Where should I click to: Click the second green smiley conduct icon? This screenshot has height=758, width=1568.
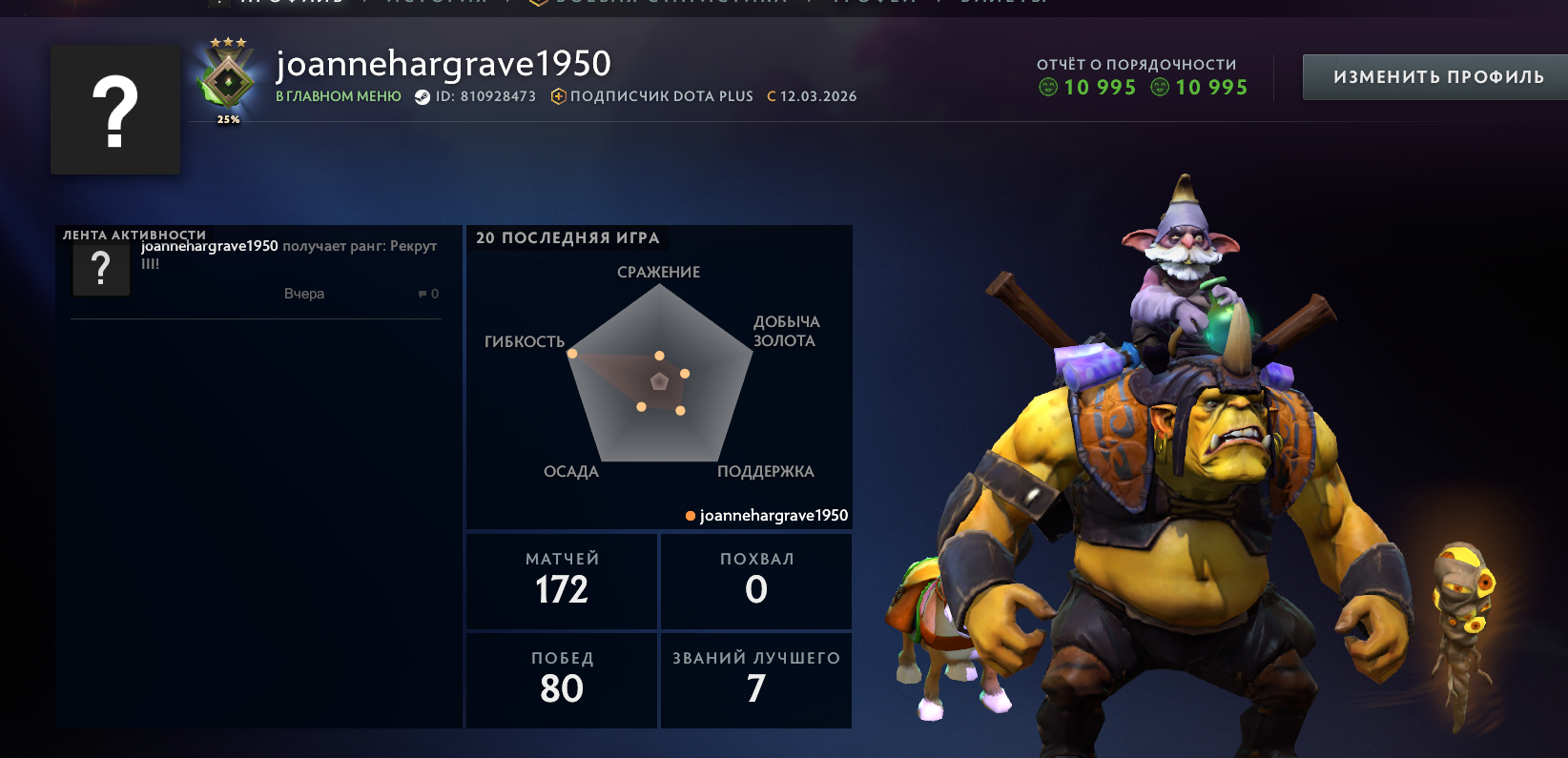(x=1160, y=87)
